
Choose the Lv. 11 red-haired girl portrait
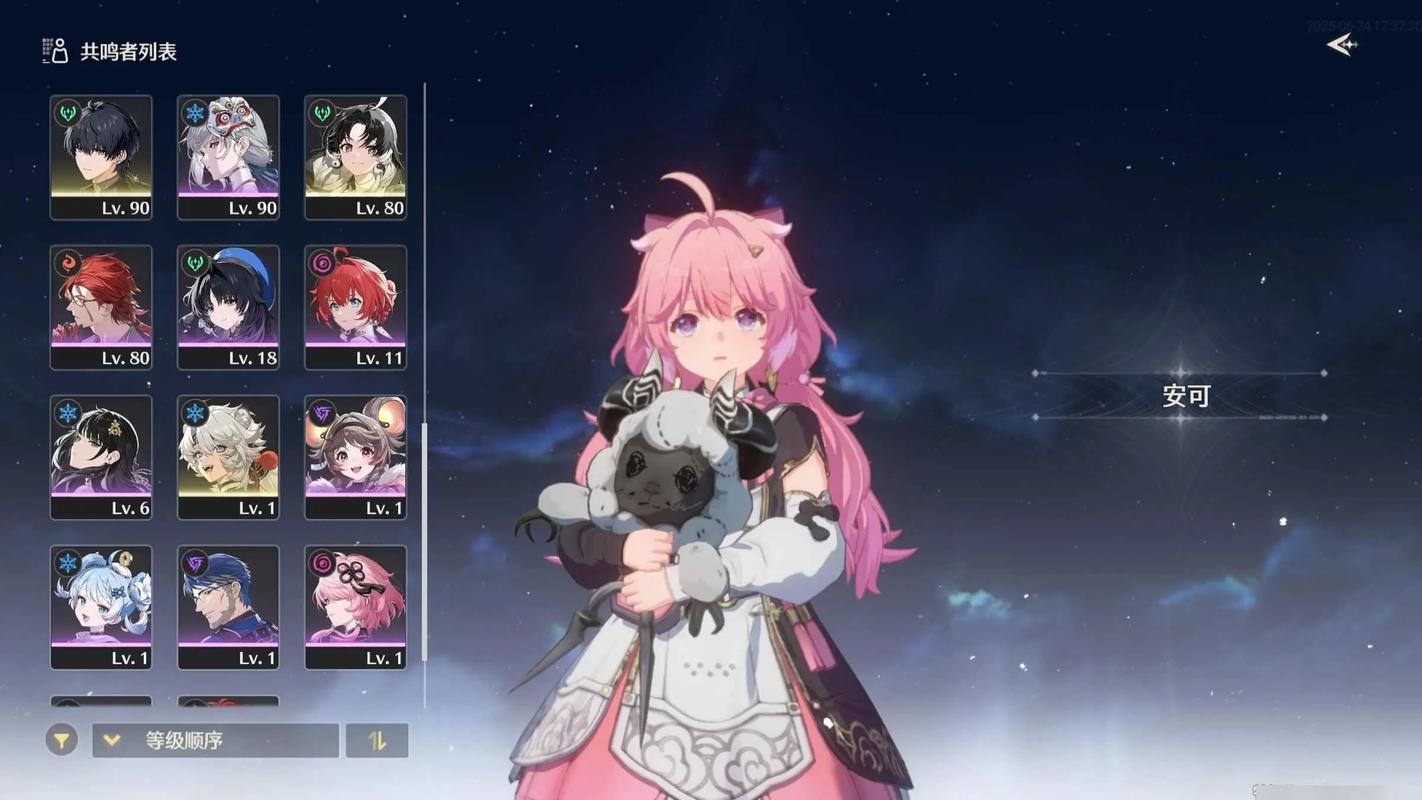click(x=355, y=307)
